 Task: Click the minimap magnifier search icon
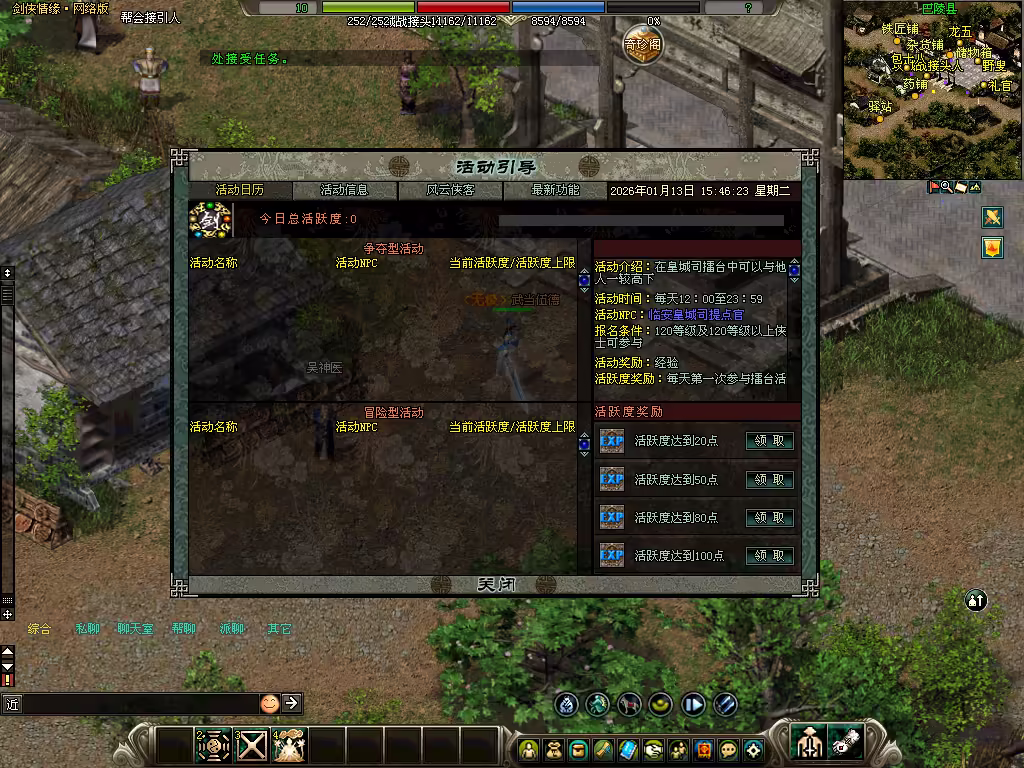point(946,187)
